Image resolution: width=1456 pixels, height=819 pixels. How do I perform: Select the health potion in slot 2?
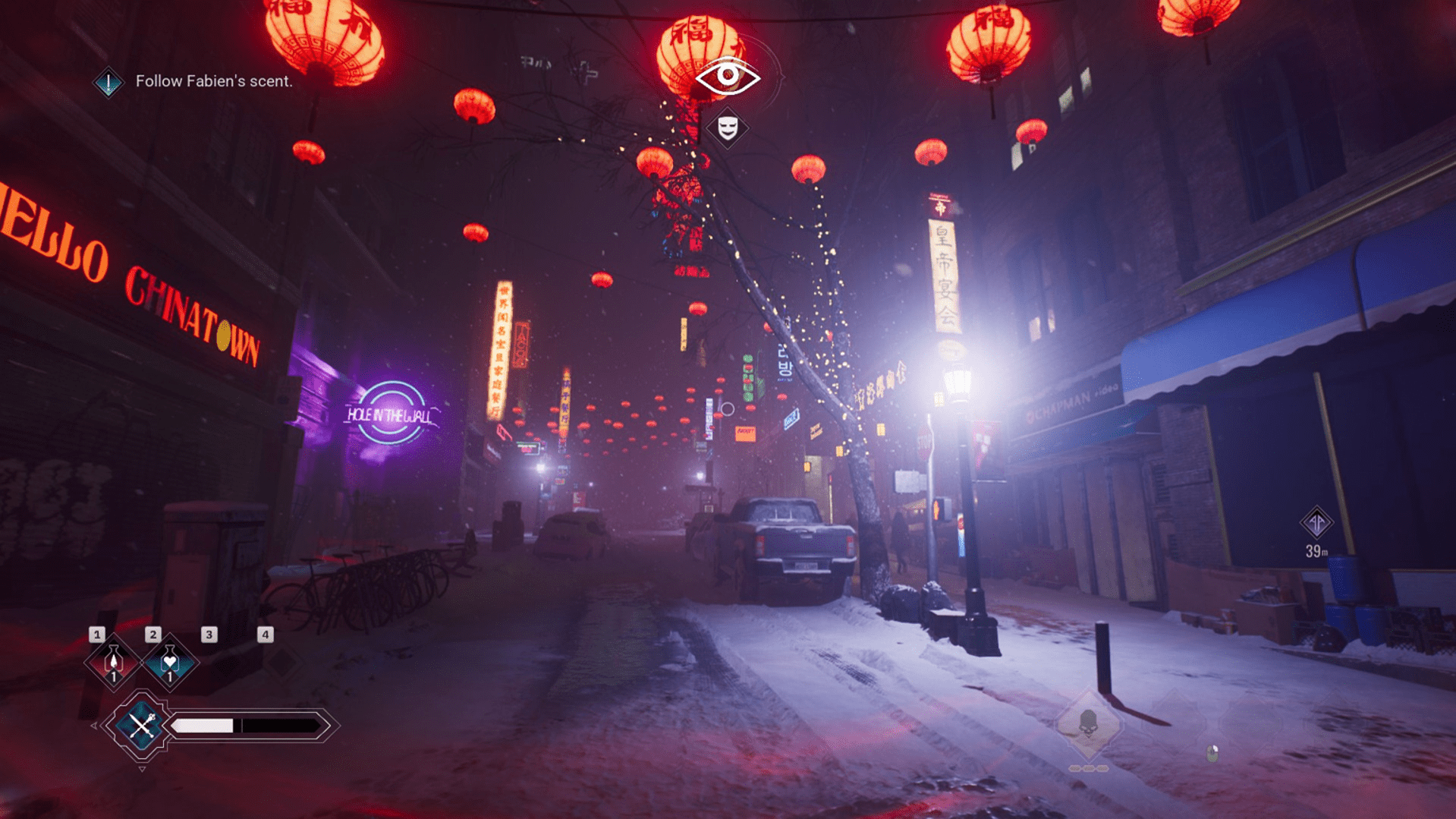[x=168, y=663]
